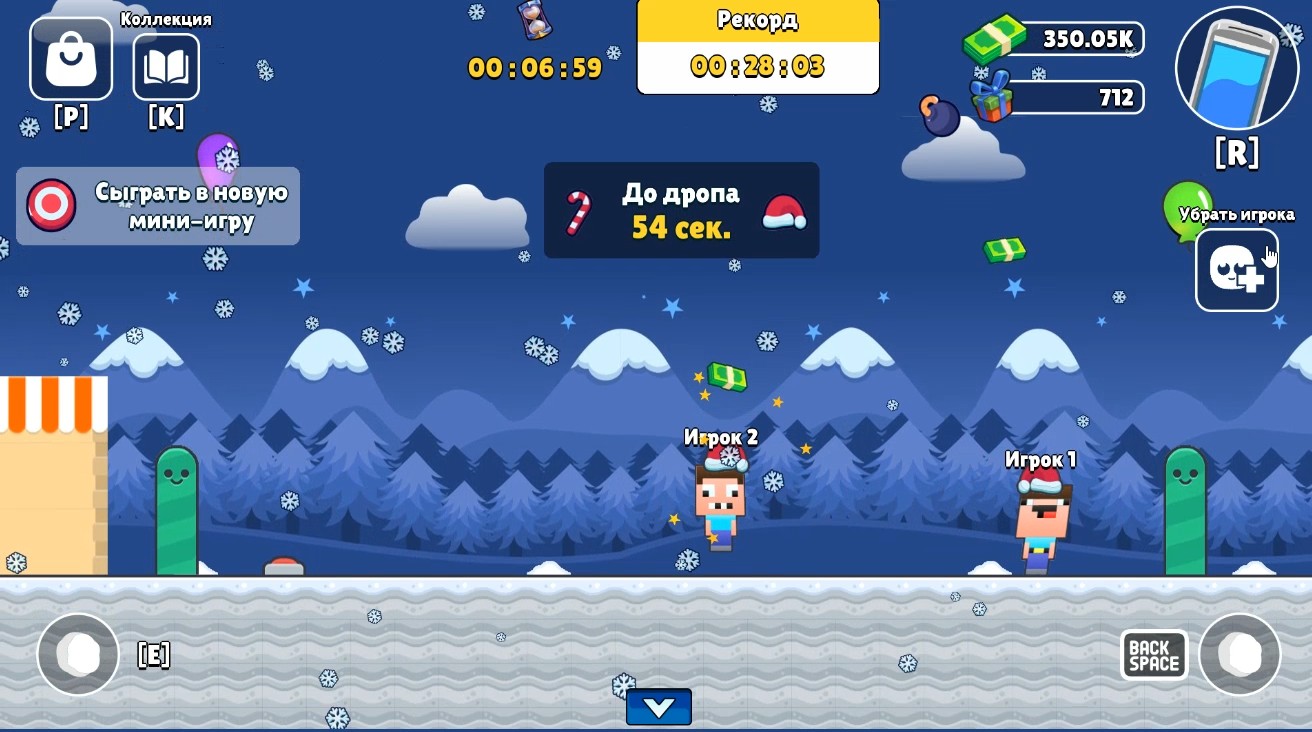Click the gift progress bar showing 712
This screenshot has height=732, width=1312.
1075,97
